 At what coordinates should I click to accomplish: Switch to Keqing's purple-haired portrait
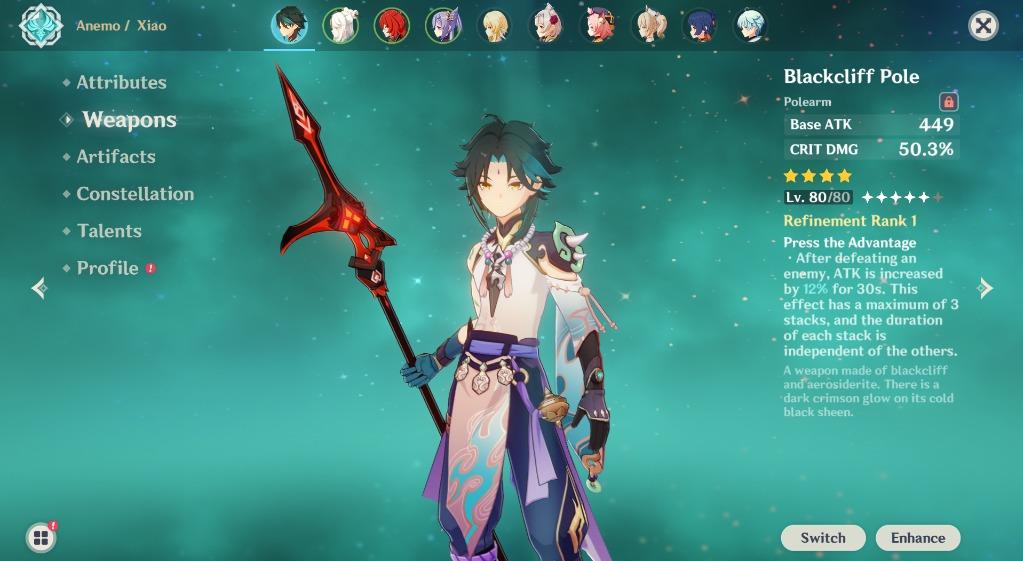(442, 26)
